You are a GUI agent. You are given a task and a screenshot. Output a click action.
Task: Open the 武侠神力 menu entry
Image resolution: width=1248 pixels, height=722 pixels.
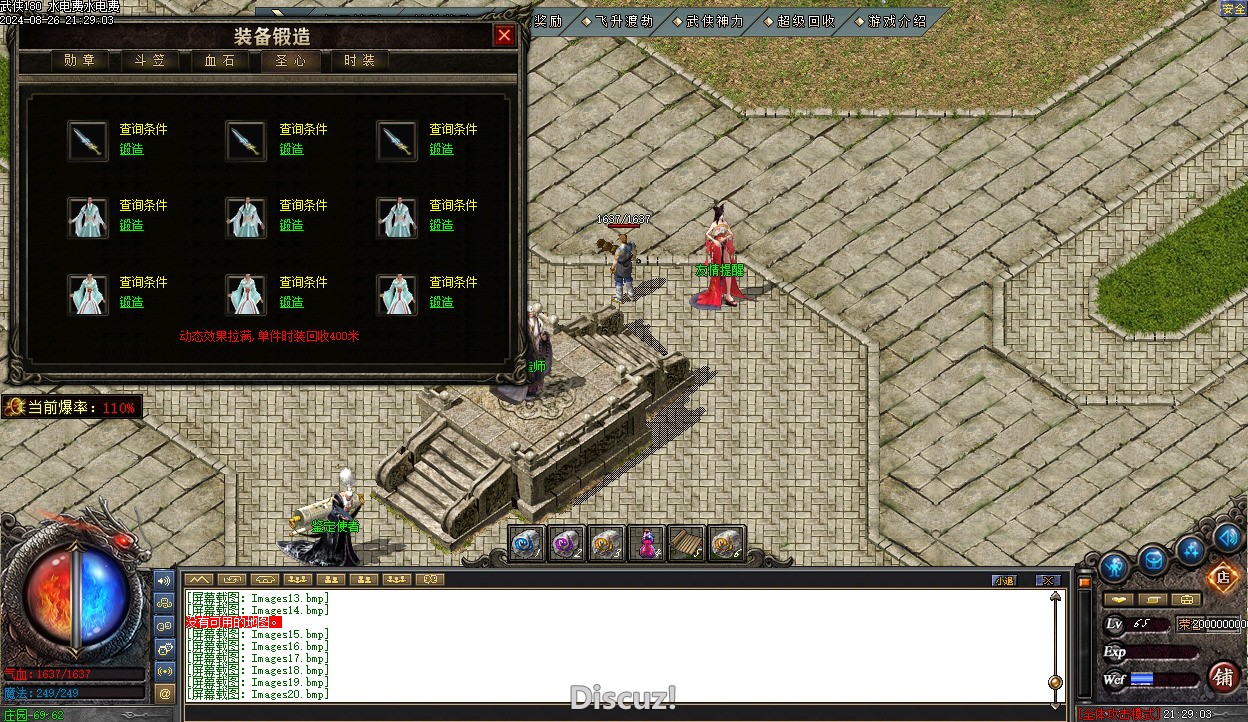[x=714, y=21]
